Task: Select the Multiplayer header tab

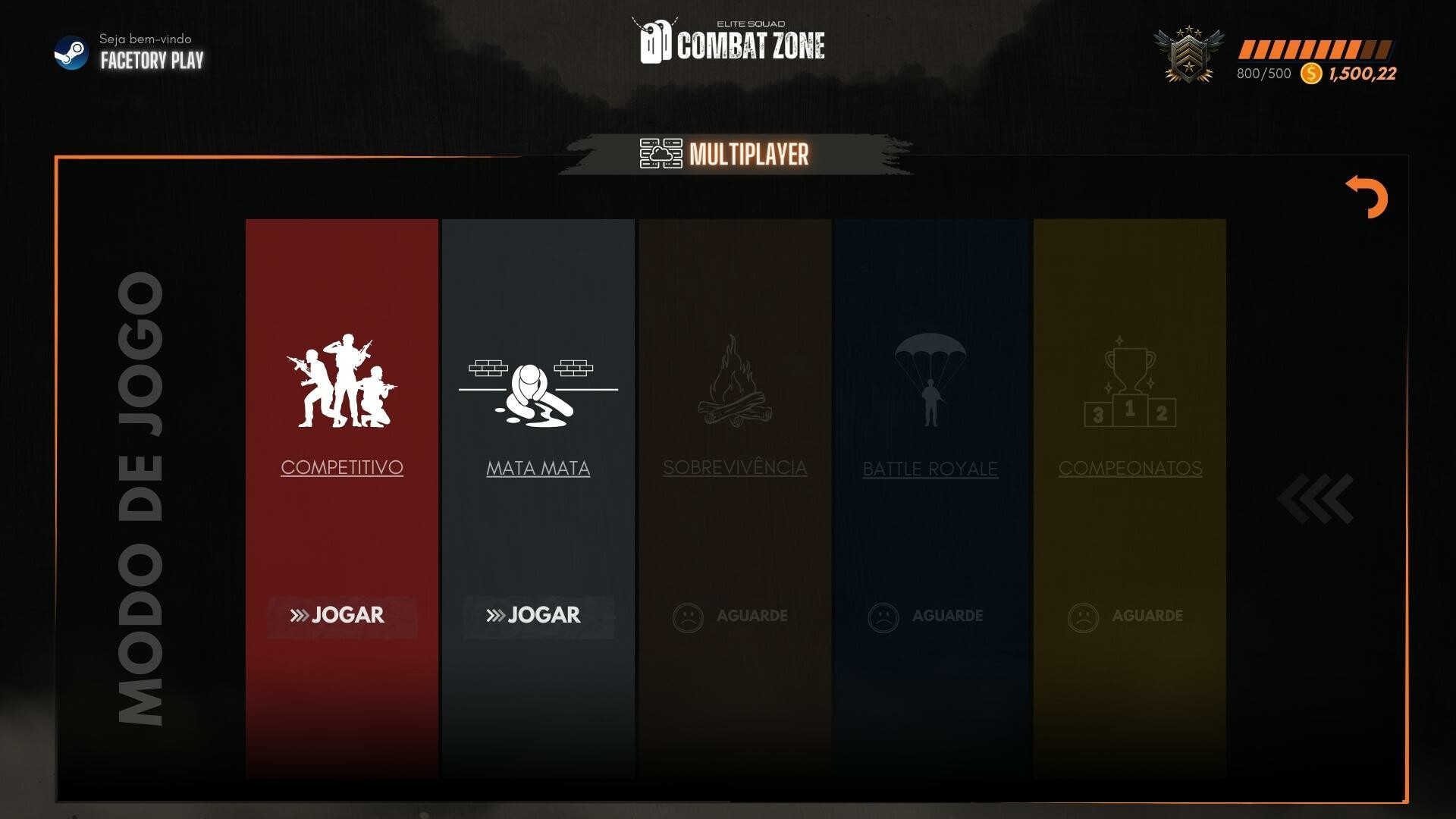Action: click(748, 155)
